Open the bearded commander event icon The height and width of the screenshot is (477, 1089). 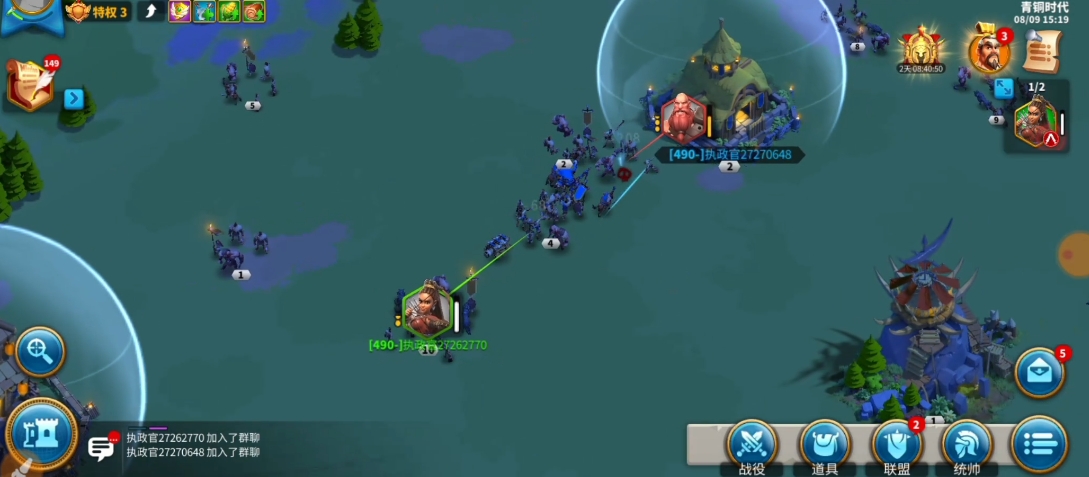988,50
